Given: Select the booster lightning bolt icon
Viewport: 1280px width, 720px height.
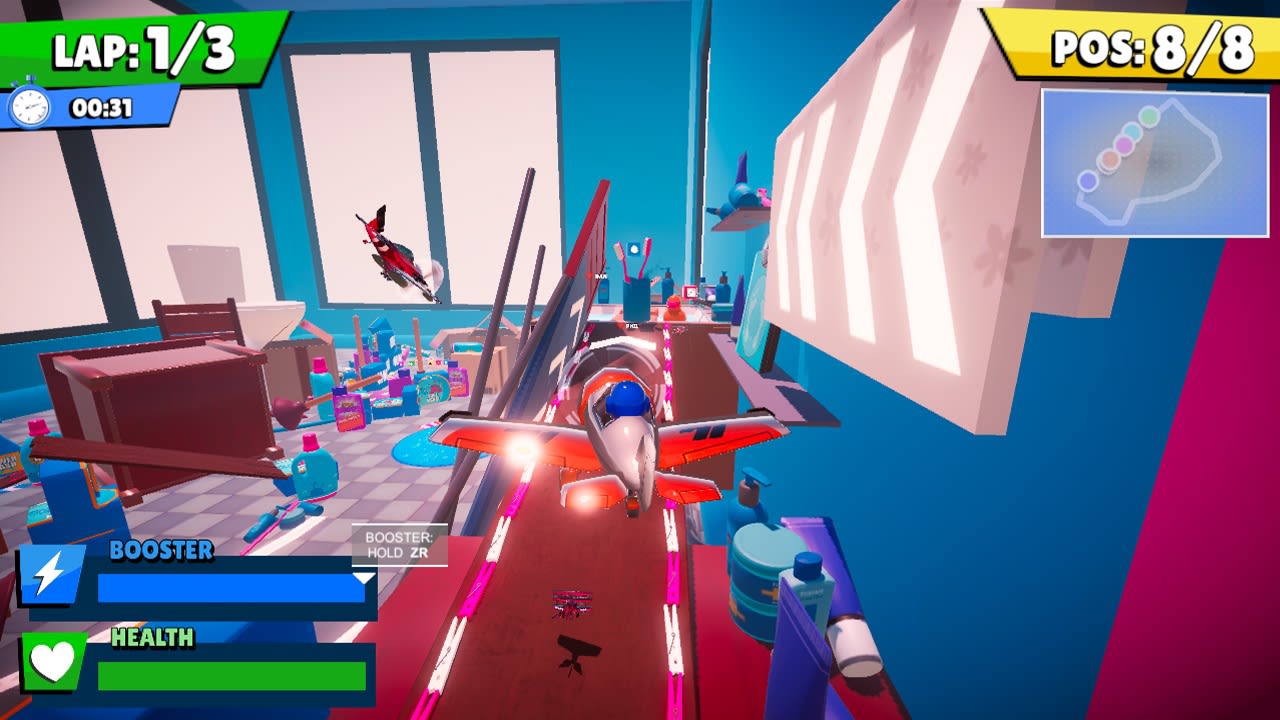Looking at the screenshot, I should (x=52, y=574).
